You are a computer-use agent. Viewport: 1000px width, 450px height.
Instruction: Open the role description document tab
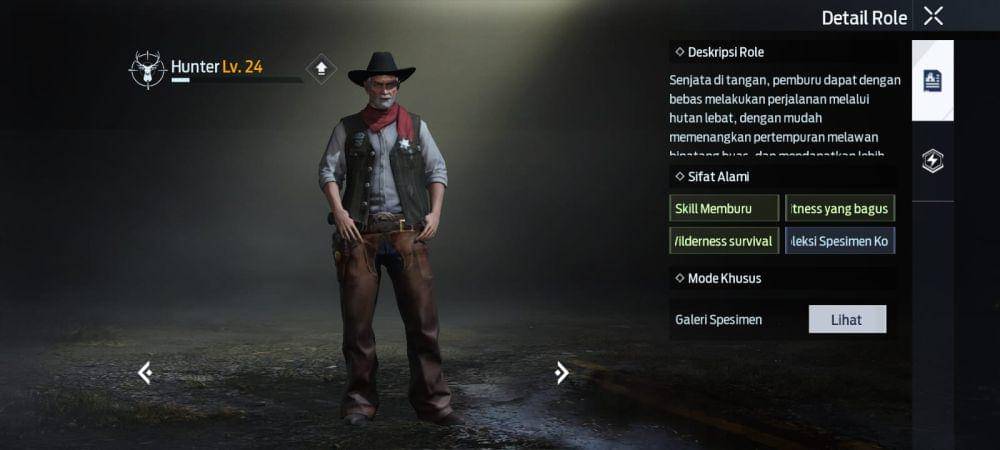[x=932, y=81]
